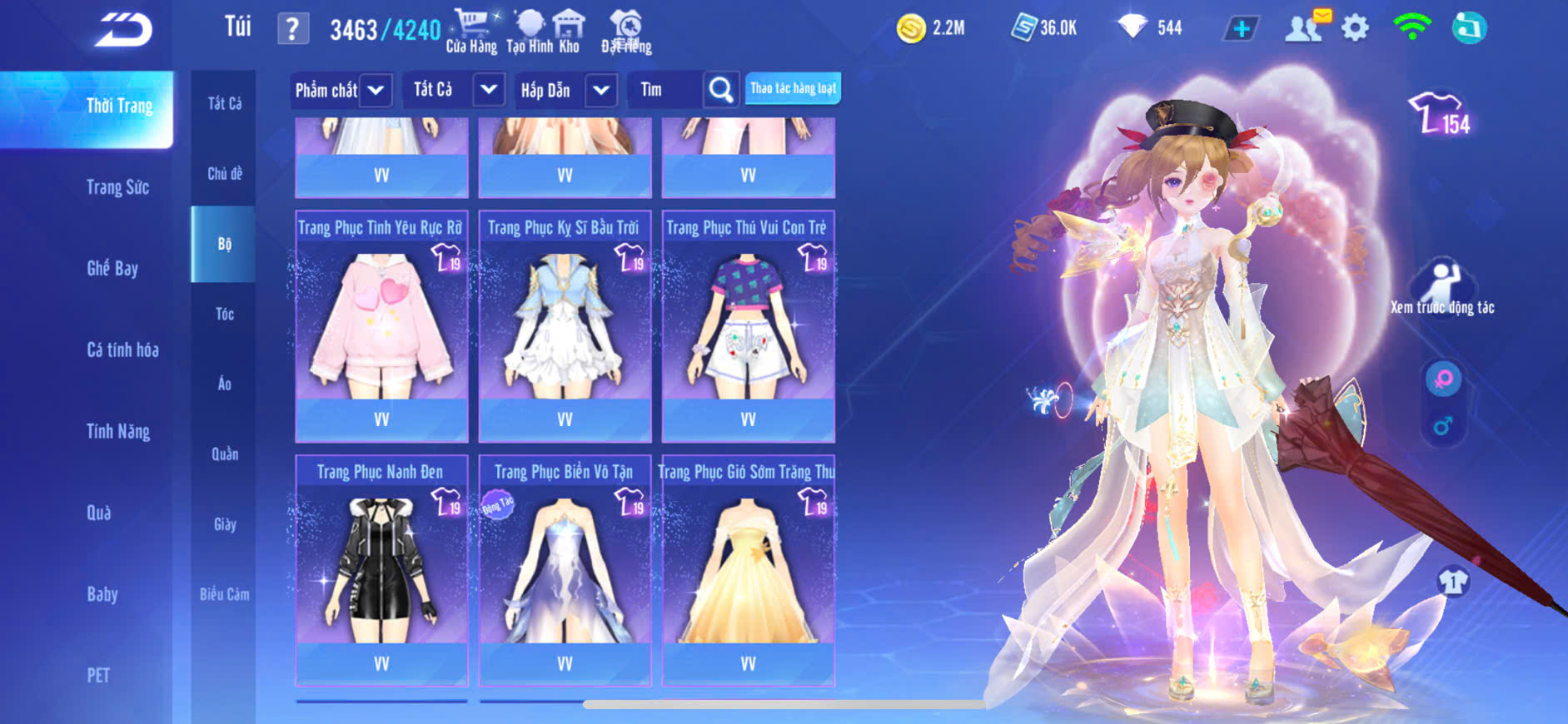Choose Trang Phục Kỵ Sĩ Bầu Trời outfit

(565, 326)
